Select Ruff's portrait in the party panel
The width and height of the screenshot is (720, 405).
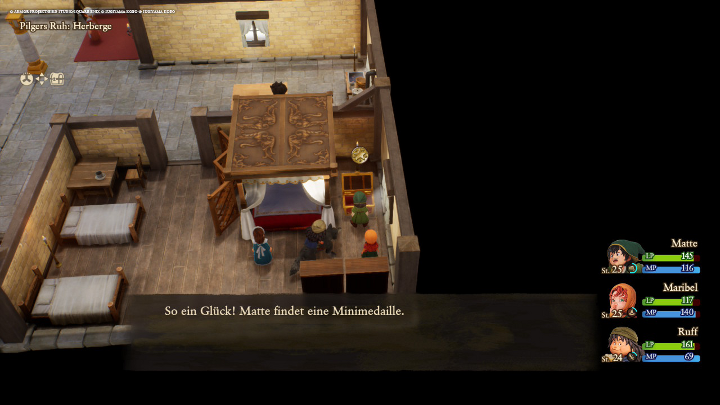click(623, 343)
